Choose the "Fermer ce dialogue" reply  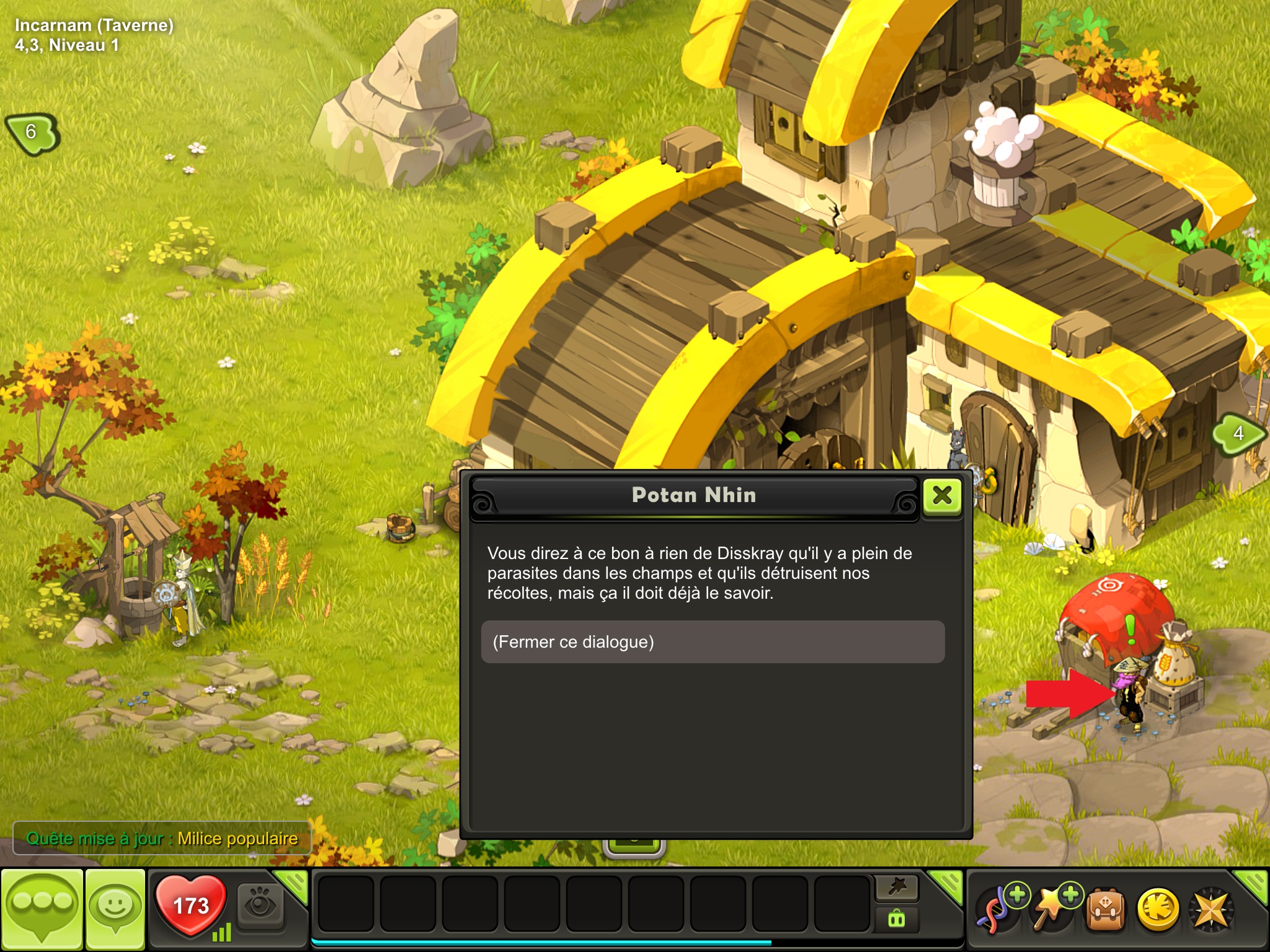(713, 642)
